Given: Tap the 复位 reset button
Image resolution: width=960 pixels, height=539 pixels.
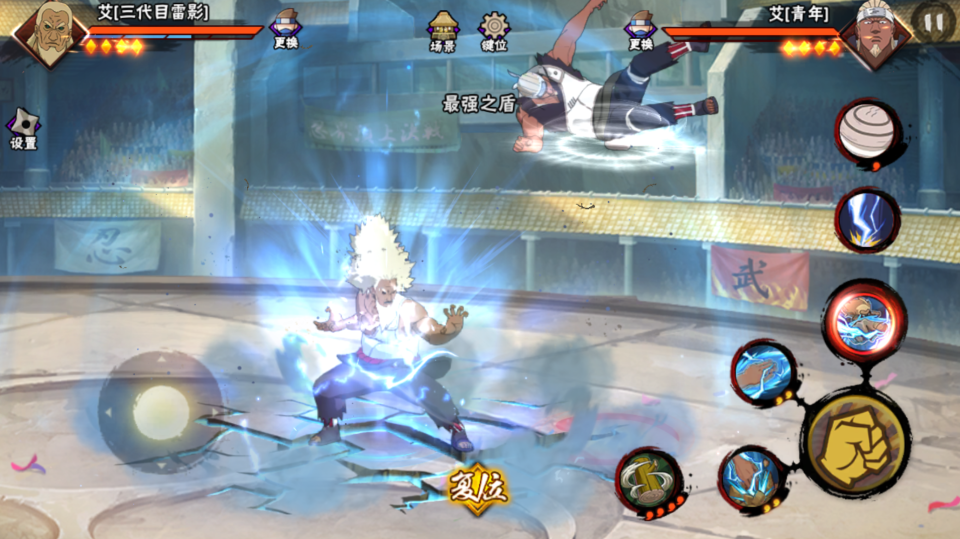Looking at the screenshot, I should coord(477,487).
